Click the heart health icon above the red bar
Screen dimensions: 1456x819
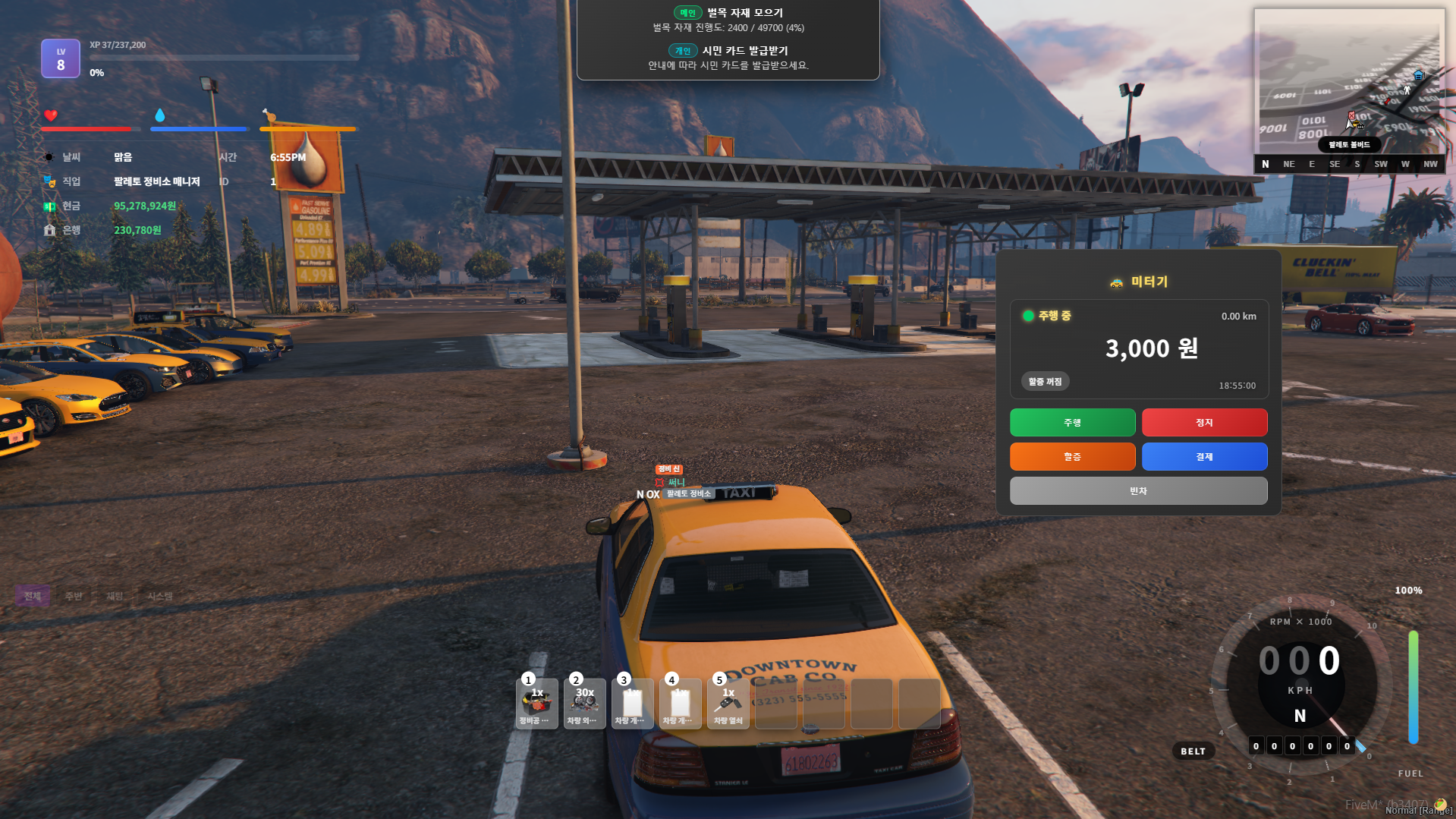50,115
